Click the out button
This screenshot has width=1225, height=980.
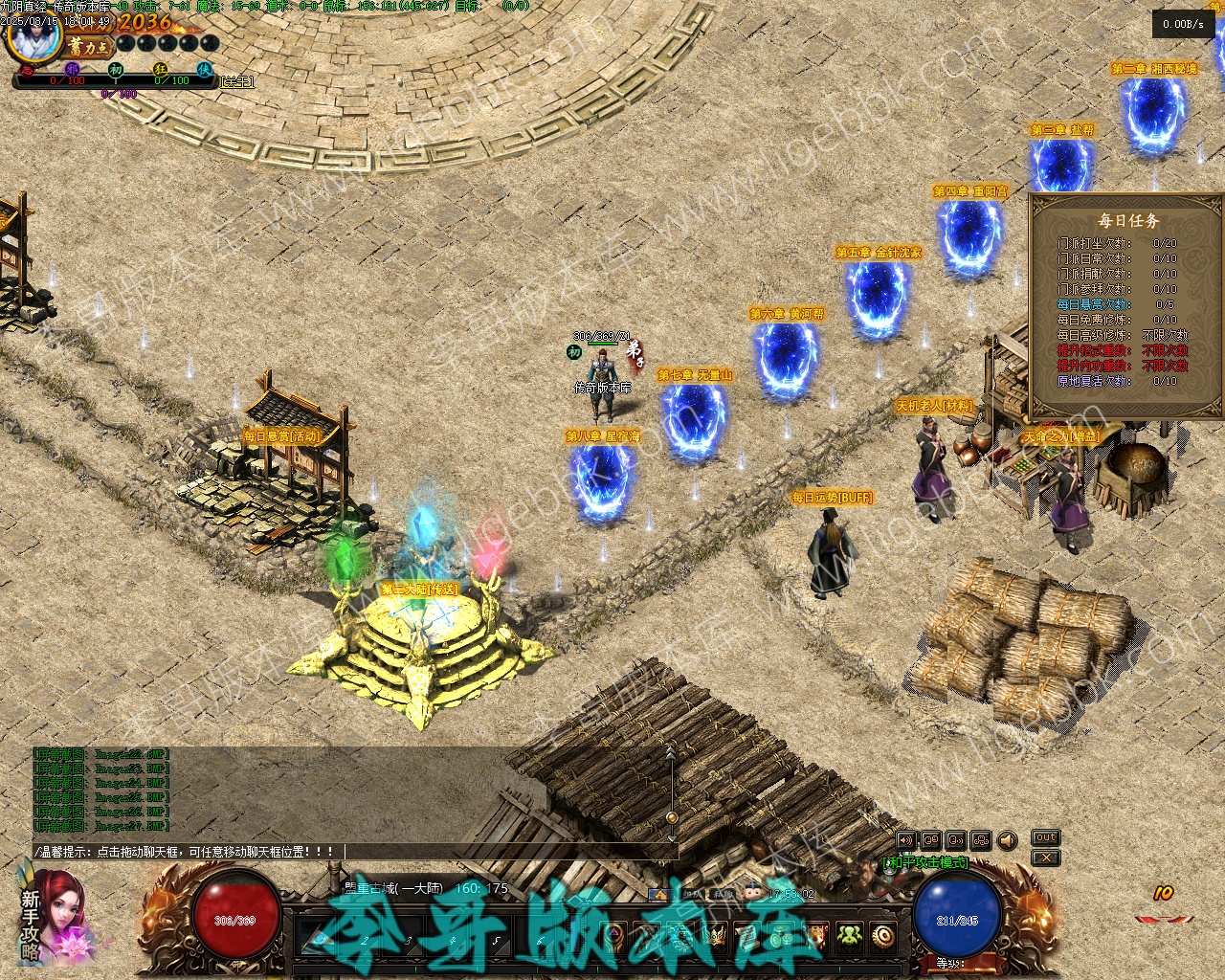click(1045, 837)
